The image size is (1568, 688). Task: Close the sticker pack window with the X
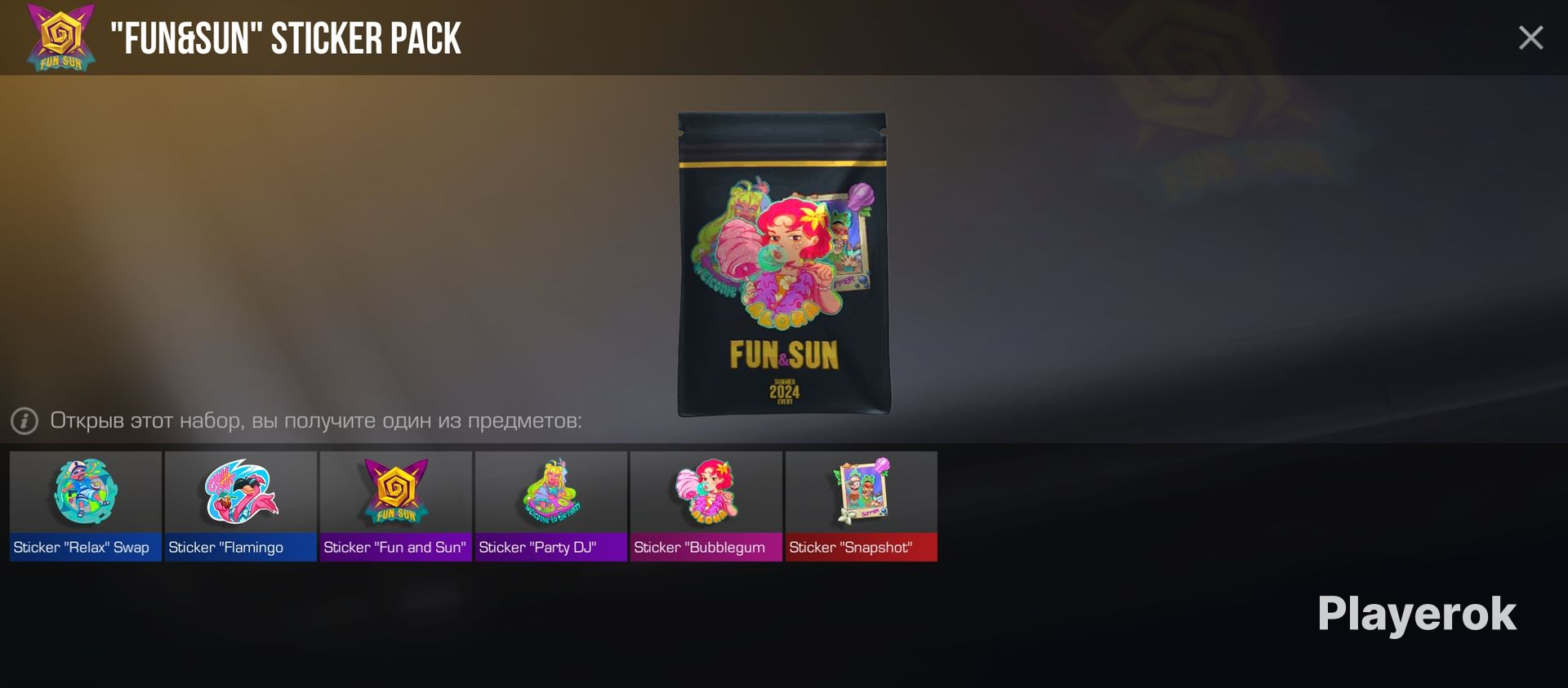1532,36
